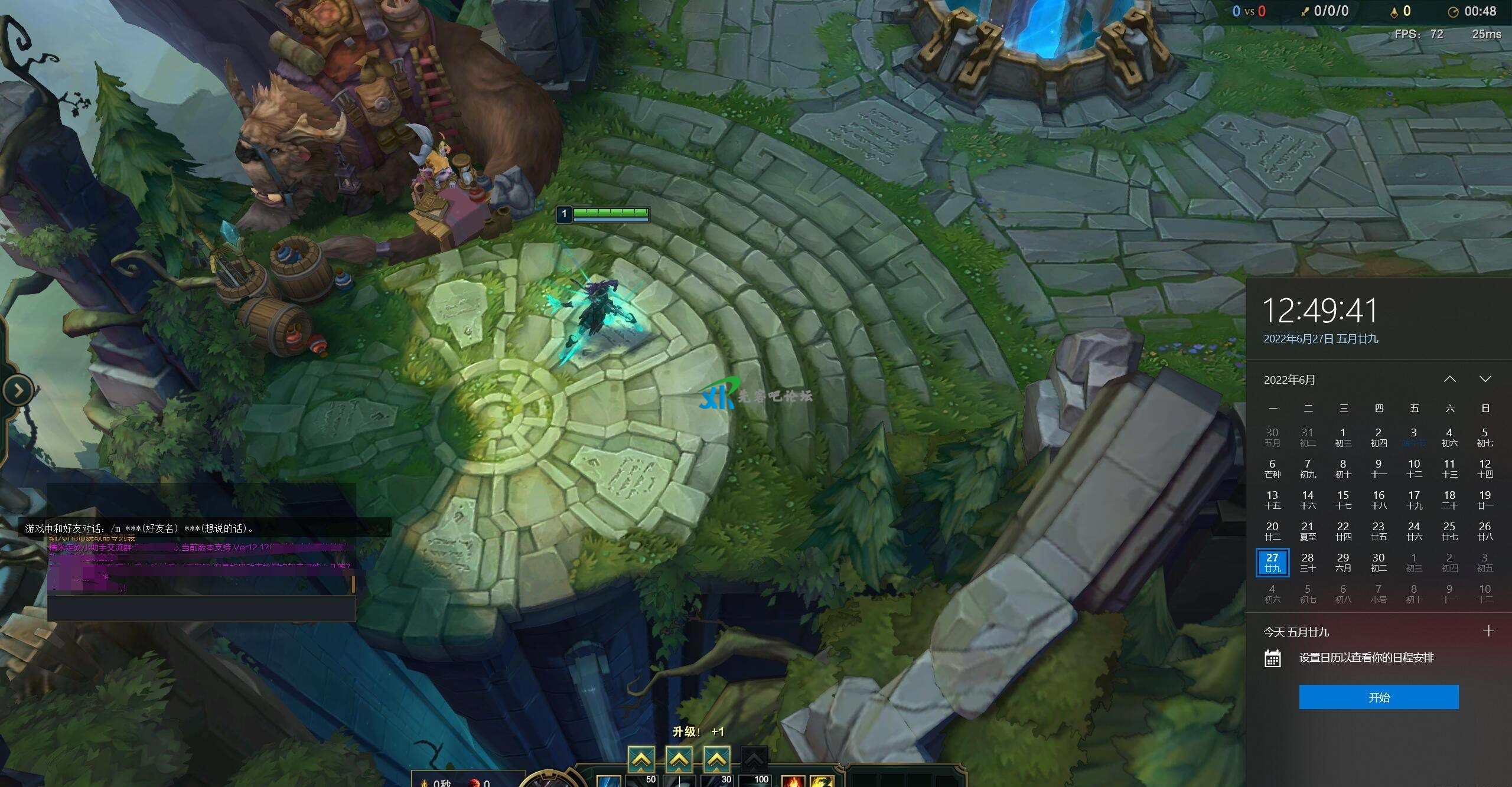Level up the ability costing 30 mana
Image resolution: width=1512 pixels, height=787 pixels.
tap(716, 759)
